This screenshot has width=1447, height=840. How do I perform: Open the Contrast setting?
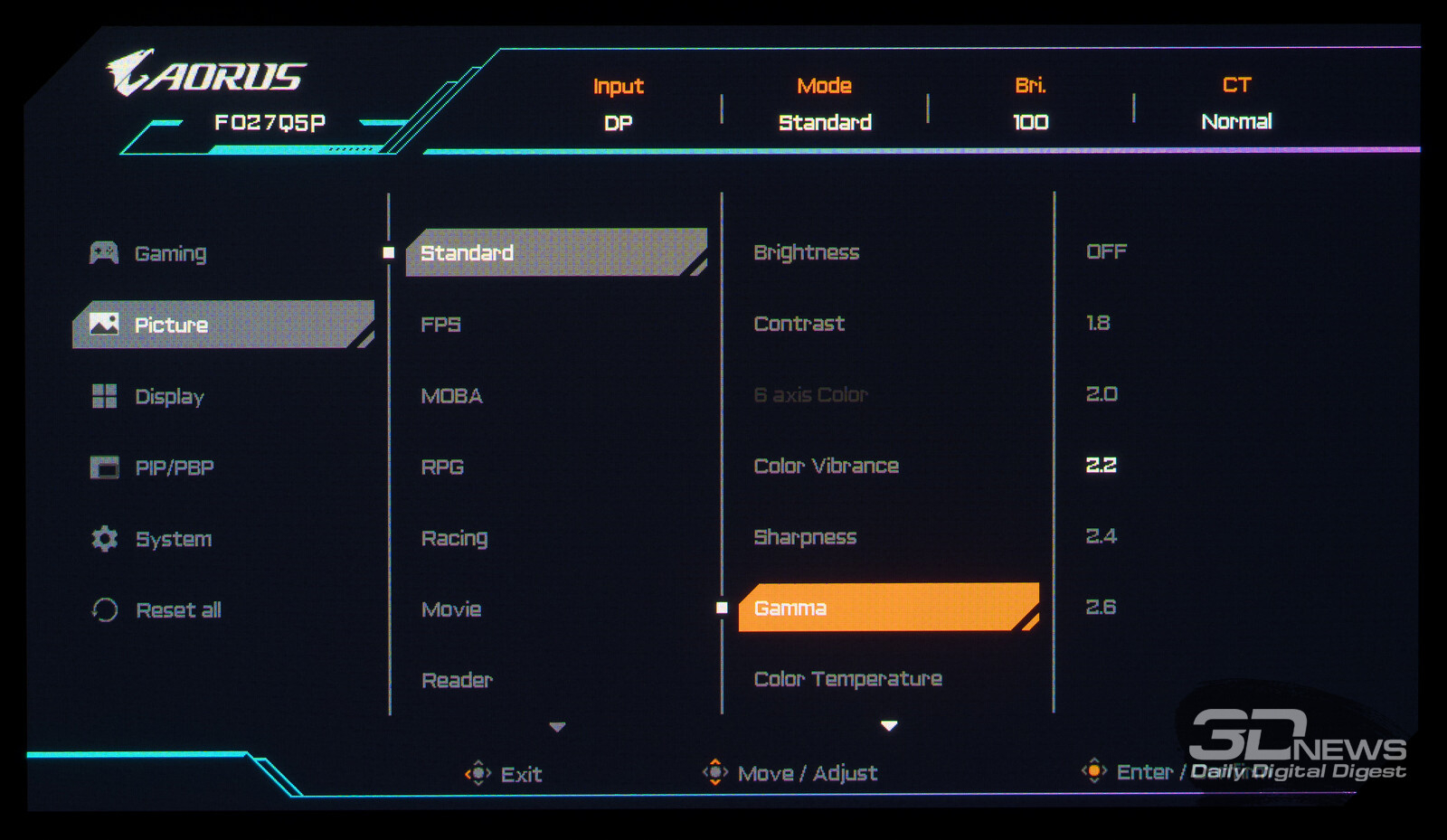tap(799, 324)
